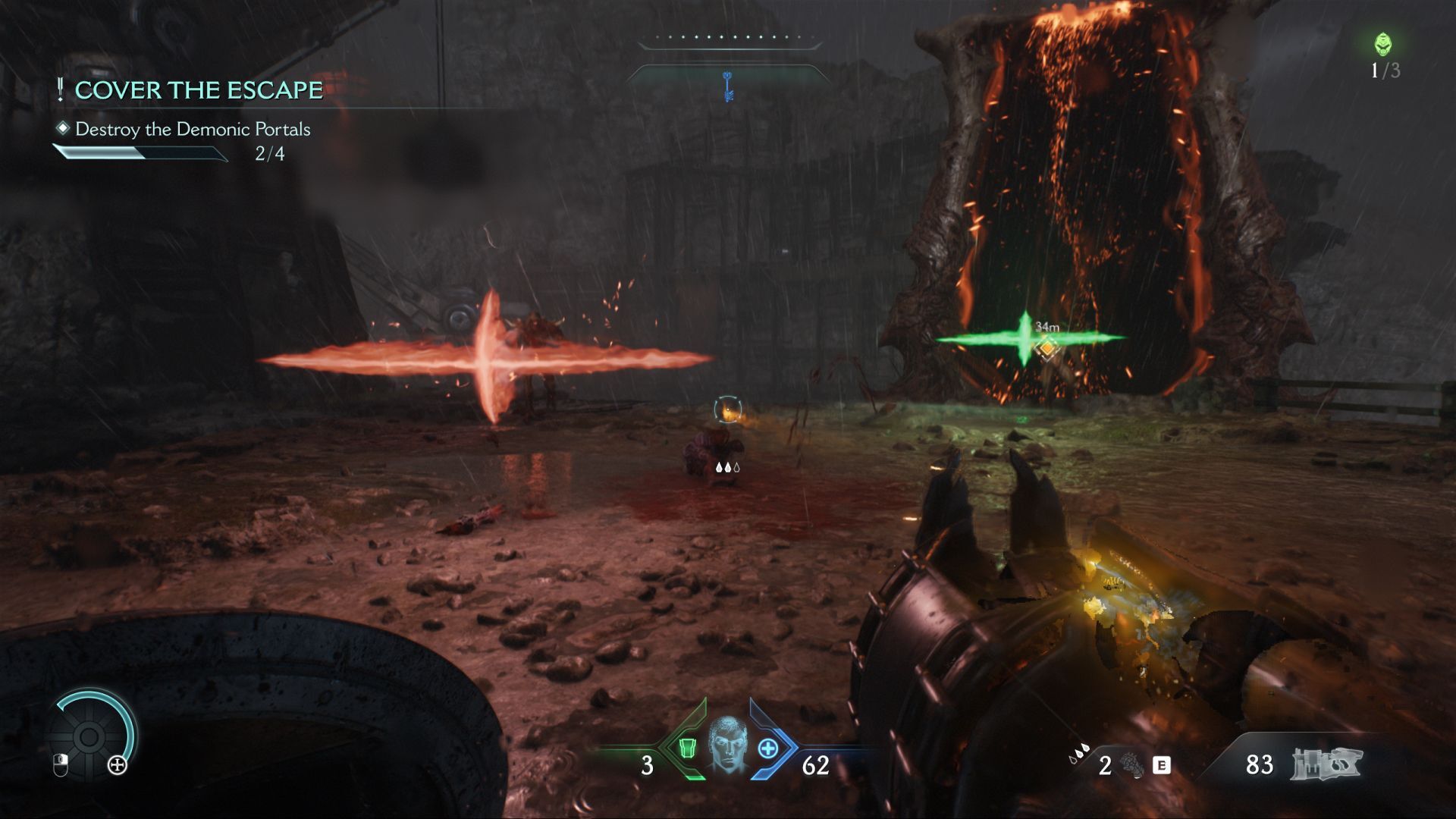Click the orange diamond objective waypoint marker
The width and height of the screenshot is (1456, 819).
pyautogui.click(x=1047, y=347)
